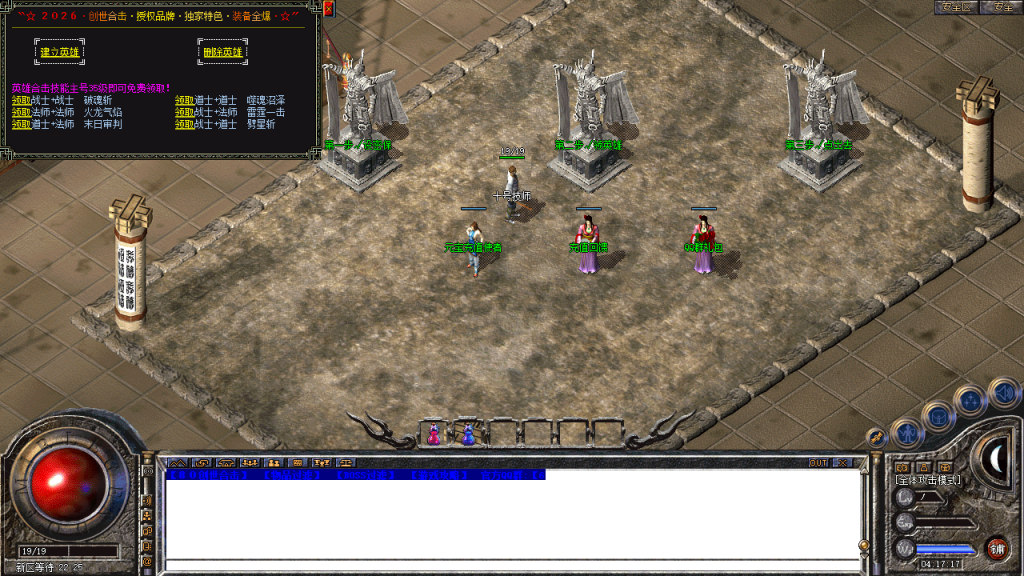
Task: Claim the 火龙气焰 mage+mage combo skill
Action: pyautogui.click(x=21, y=113)
